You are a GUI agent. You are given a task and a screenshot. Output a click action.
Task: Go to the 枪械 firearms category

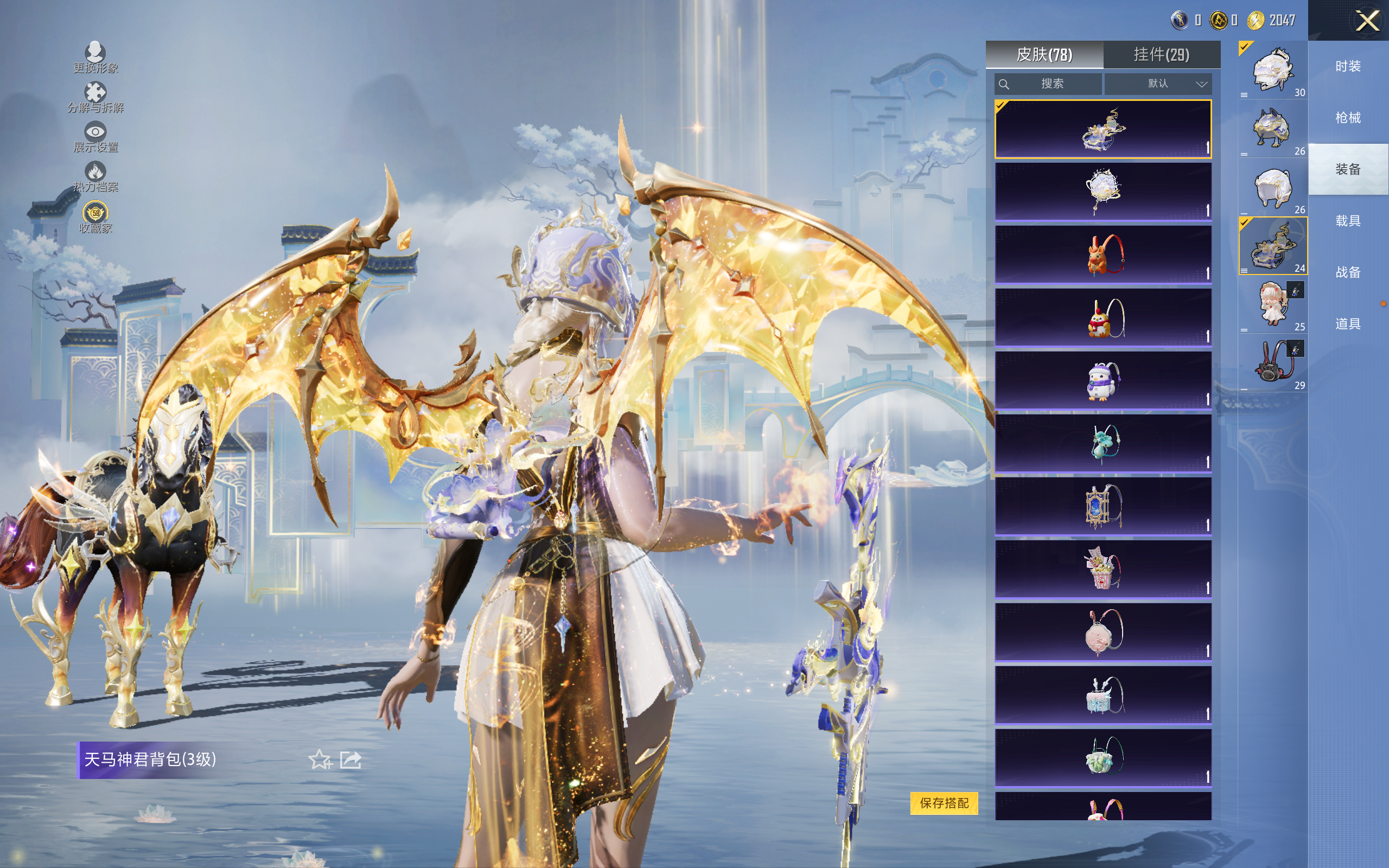(1348, 118)
